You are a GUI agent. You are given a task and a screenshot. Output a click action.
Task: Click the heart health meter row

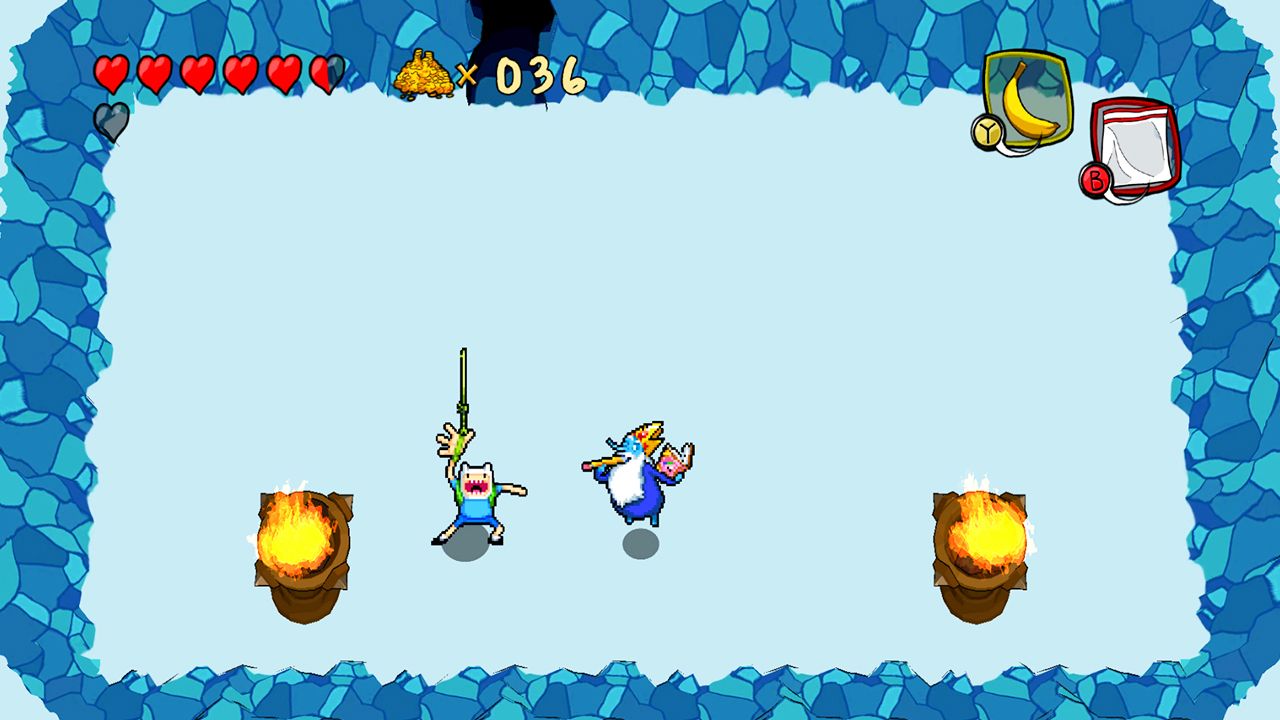pyautogui.click(x=220, y=71)
